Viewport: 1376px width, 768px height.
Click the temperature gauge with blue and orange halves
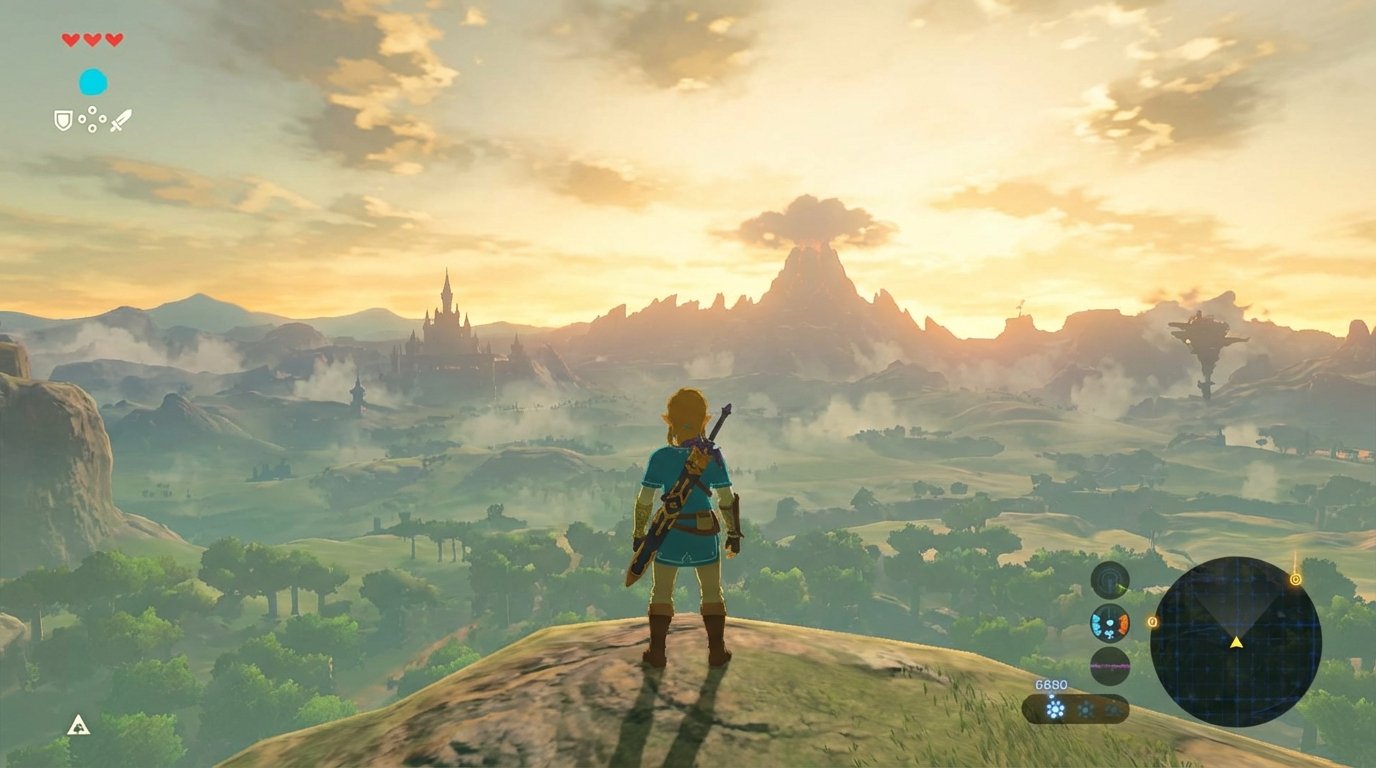[1108, 625]
